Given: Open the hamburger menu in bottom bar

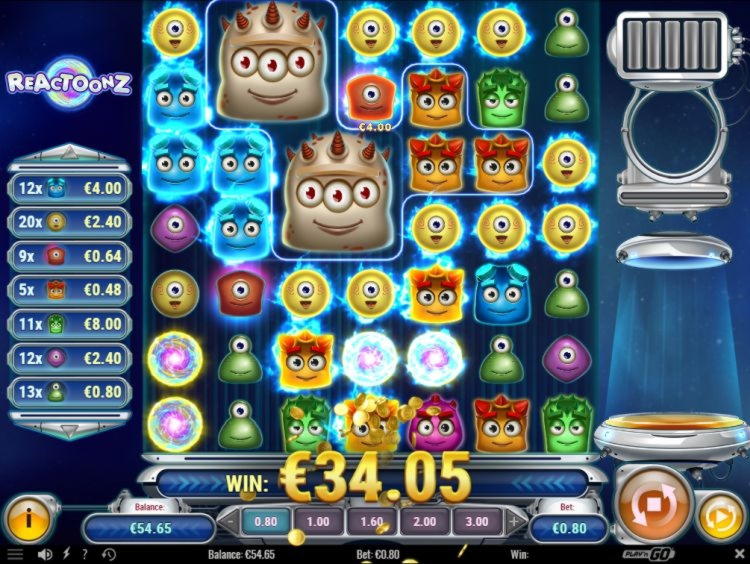Looking at the screenshot, I should 15,553.
